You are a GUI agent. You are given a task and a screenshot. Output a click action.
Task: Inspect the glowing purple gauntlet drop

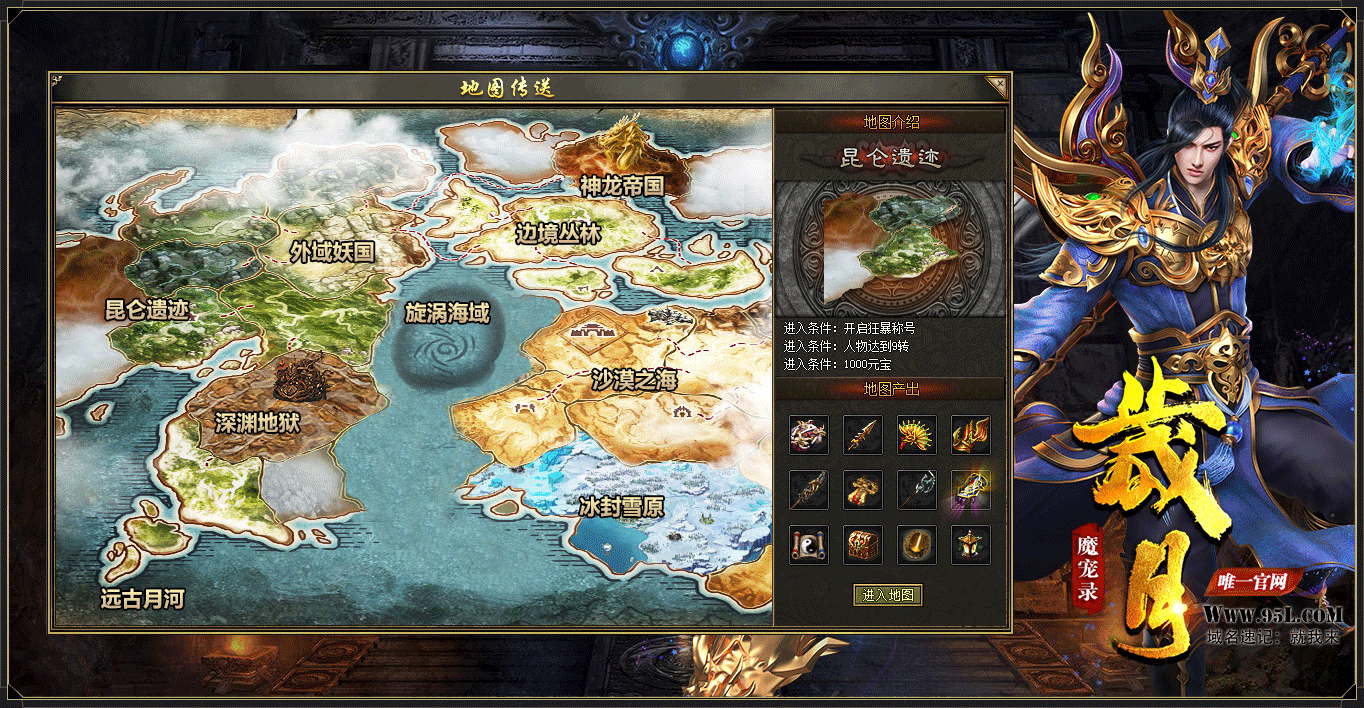pos(970,490)
